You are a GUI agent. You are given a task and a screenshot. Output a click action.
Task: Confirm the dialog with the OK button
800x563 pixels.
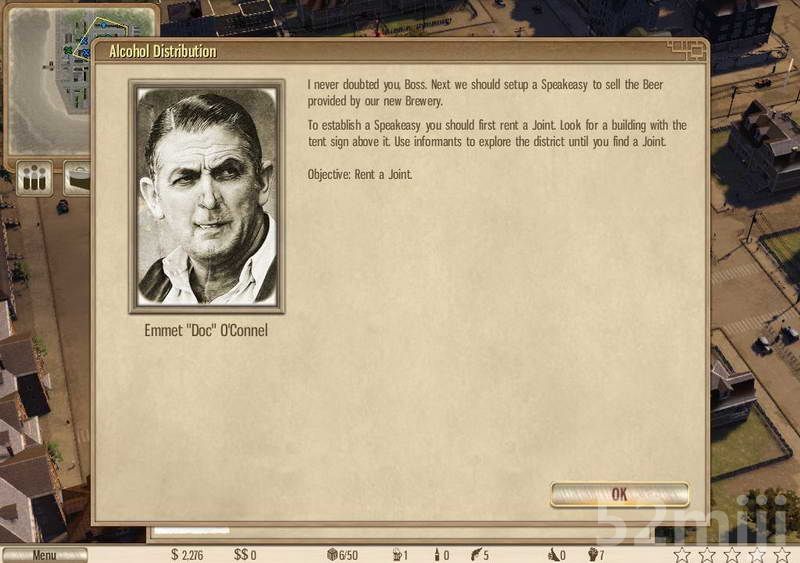pos(619,494)
